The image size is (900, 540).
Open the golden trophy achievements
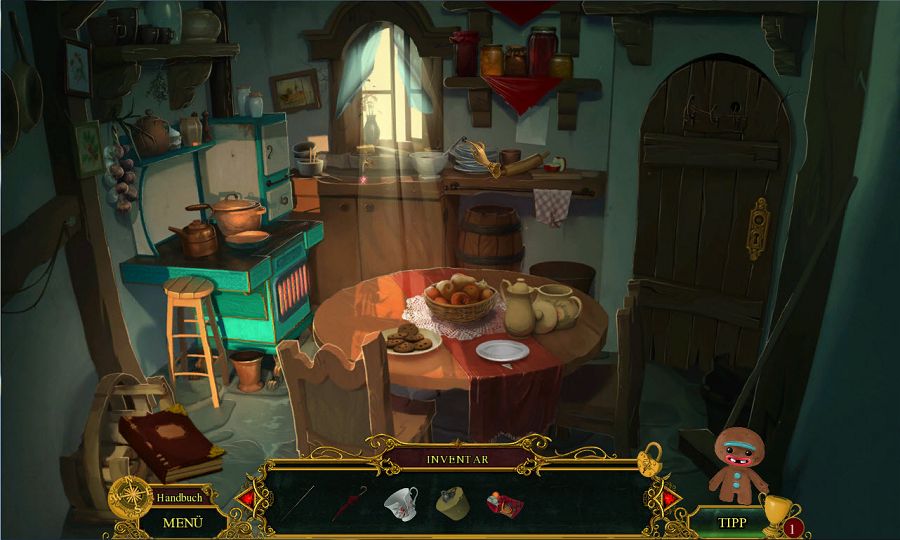[x=775, y=509]
